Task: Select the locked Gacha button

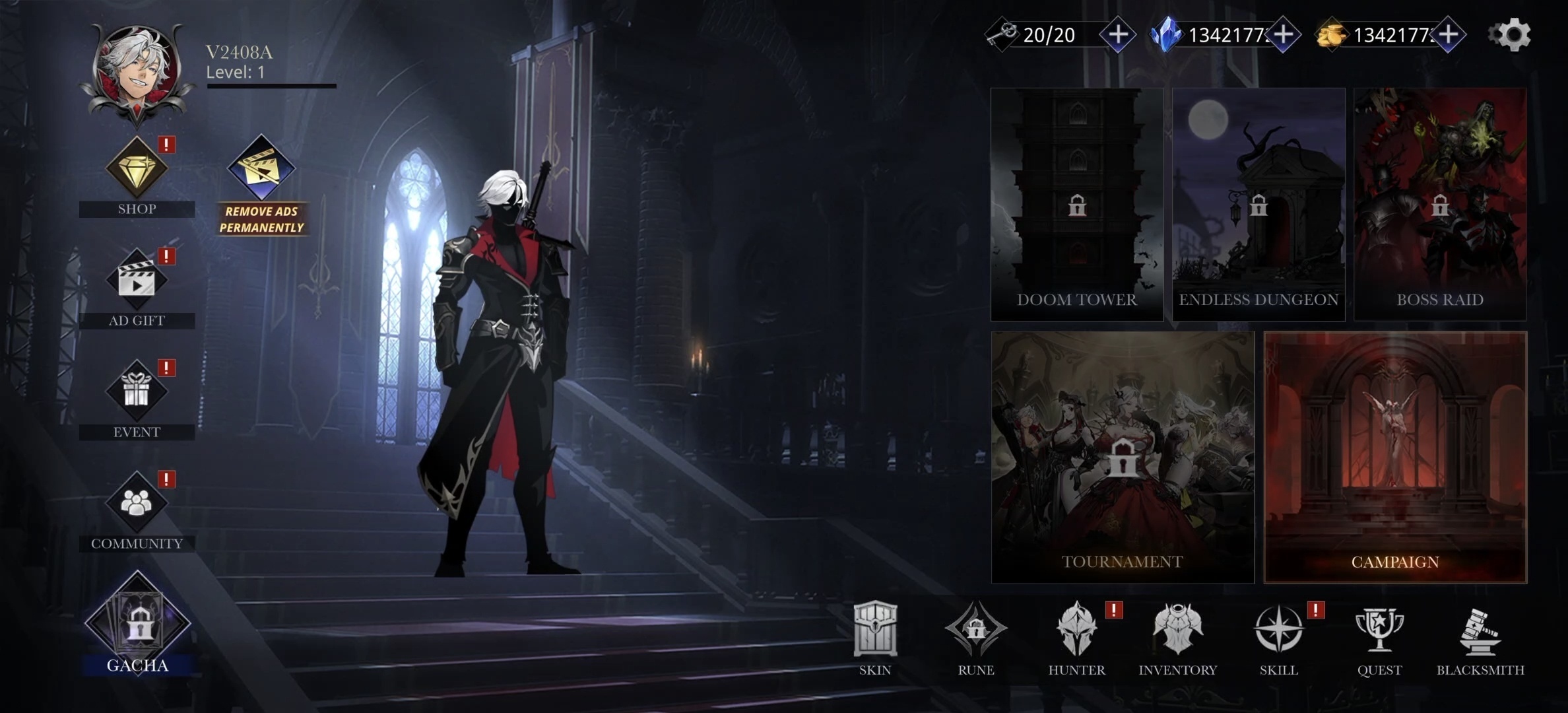Action: (x=137, y=623)
